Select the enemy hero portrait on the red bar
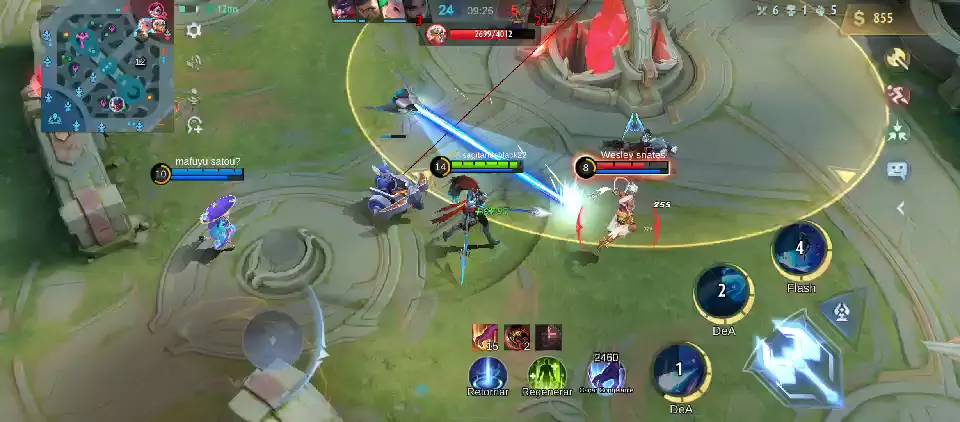The width and height of the screenshot is (960, 422). (435, 34)
